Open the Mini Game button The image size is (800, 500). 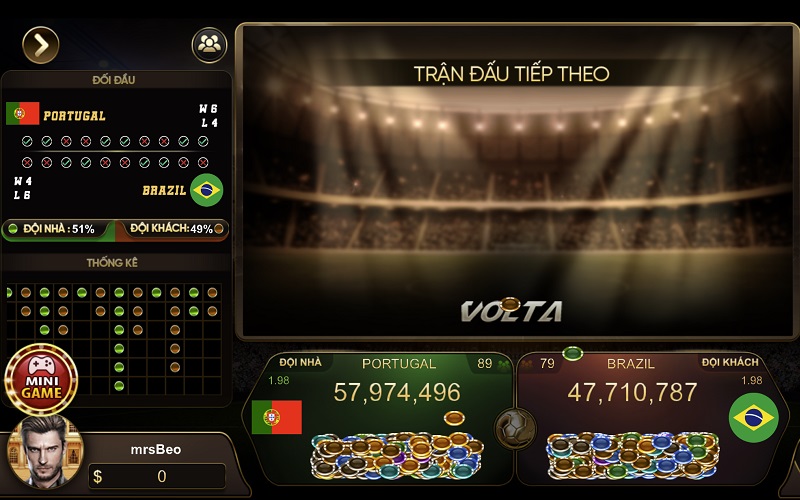coord(41,379)
